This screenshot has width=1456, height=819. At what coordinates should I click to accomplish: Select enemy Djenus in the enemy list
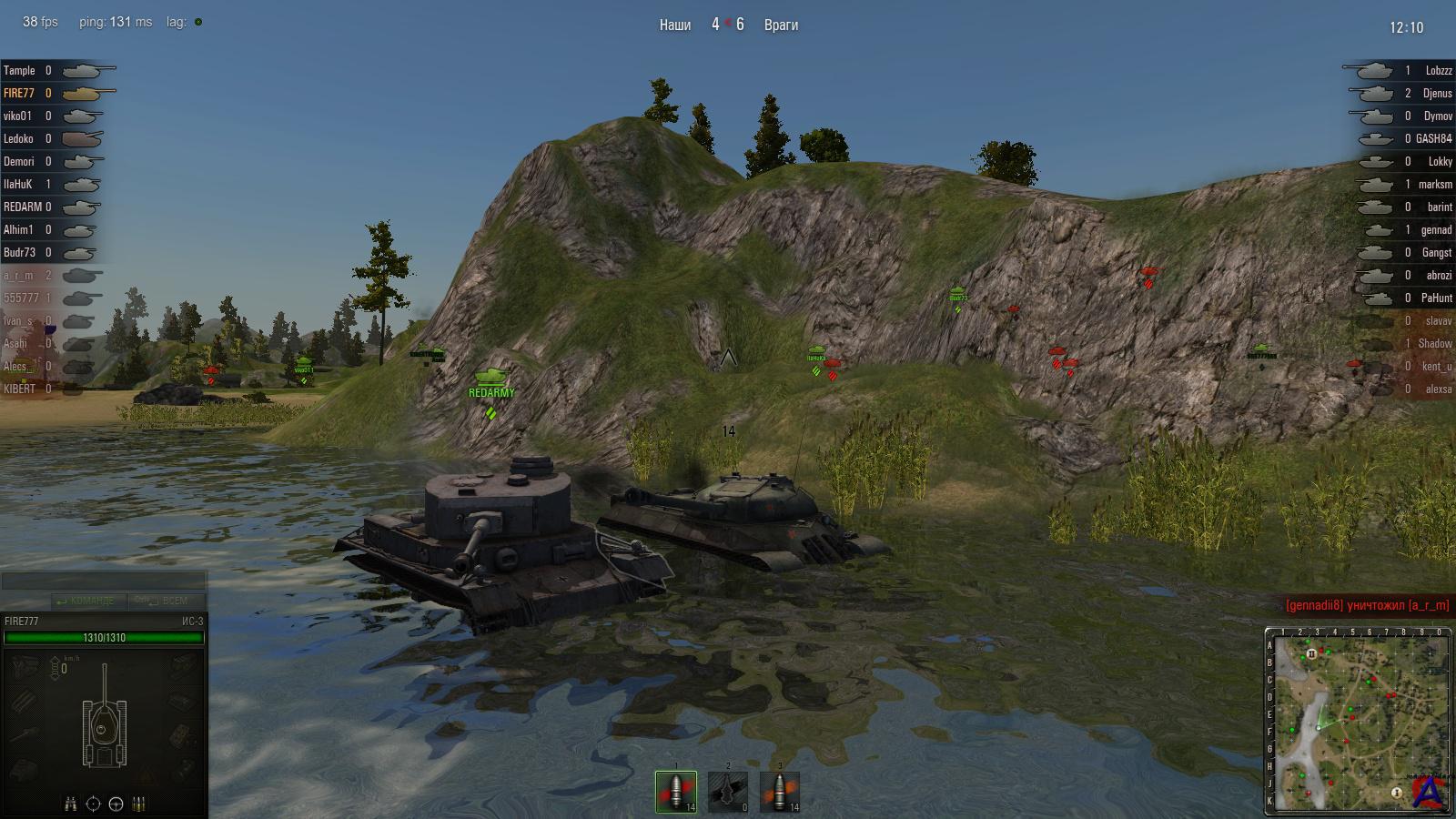(x=1437, y=93)
